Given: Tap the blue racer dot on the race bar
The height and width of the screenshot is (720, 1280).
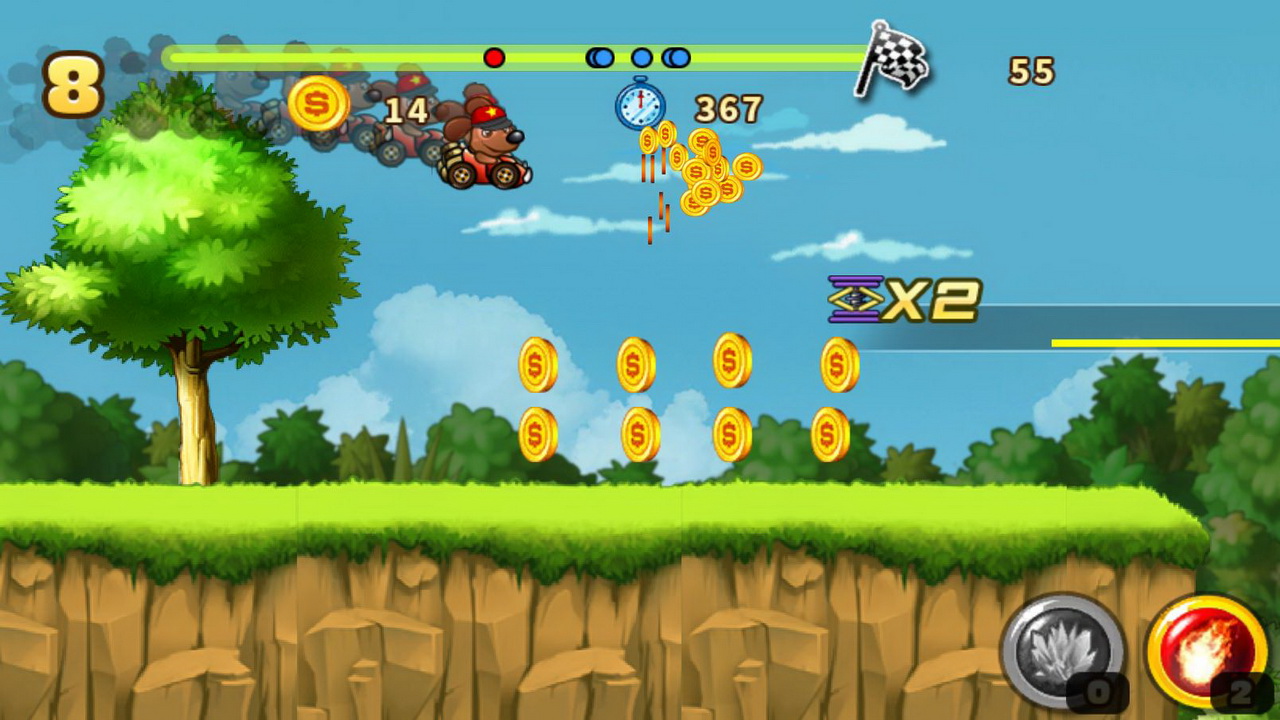Looking at the screenshot, I should point(601,58).
